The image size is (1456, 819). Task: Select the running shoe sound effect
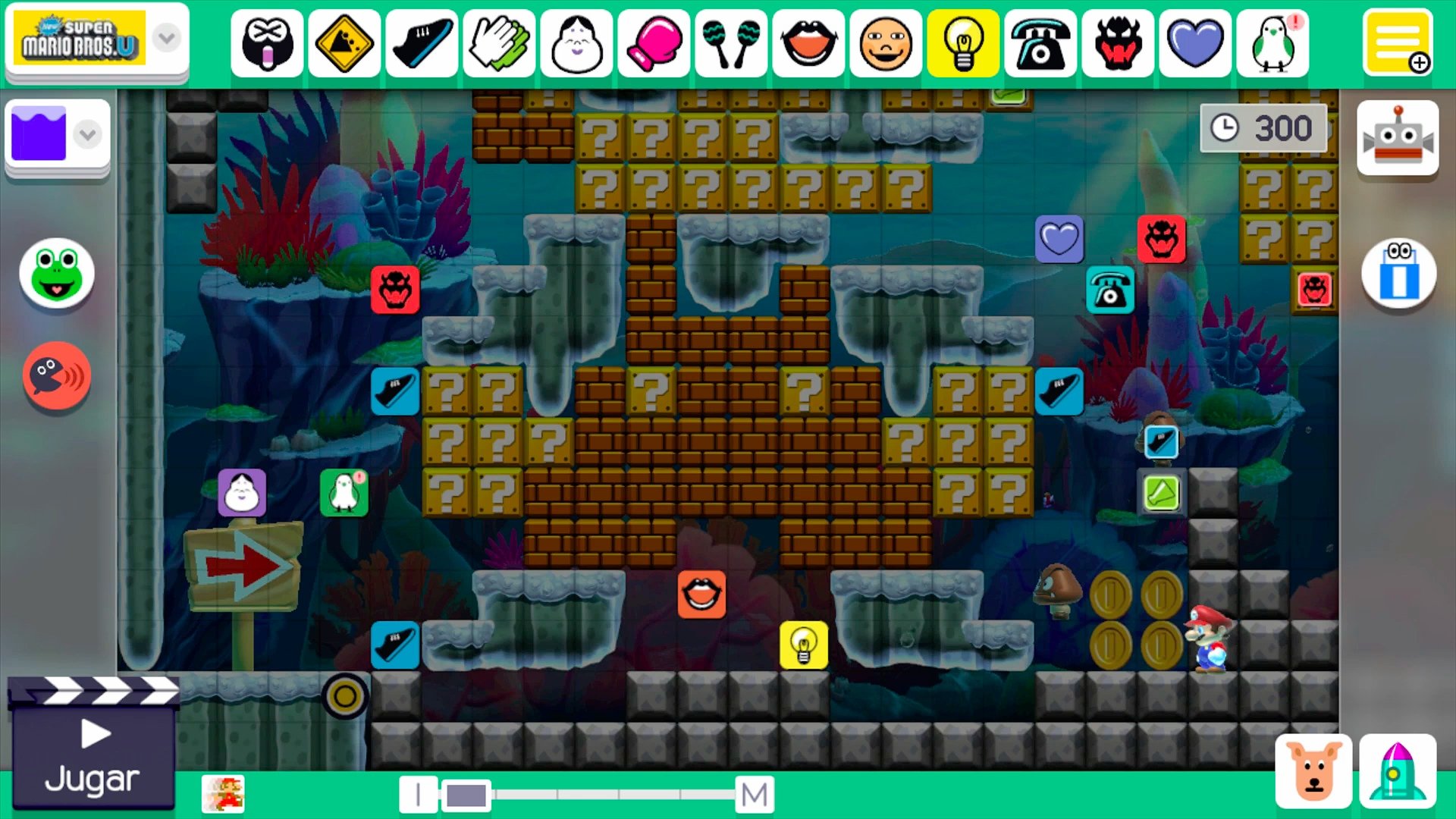[422, 43]
